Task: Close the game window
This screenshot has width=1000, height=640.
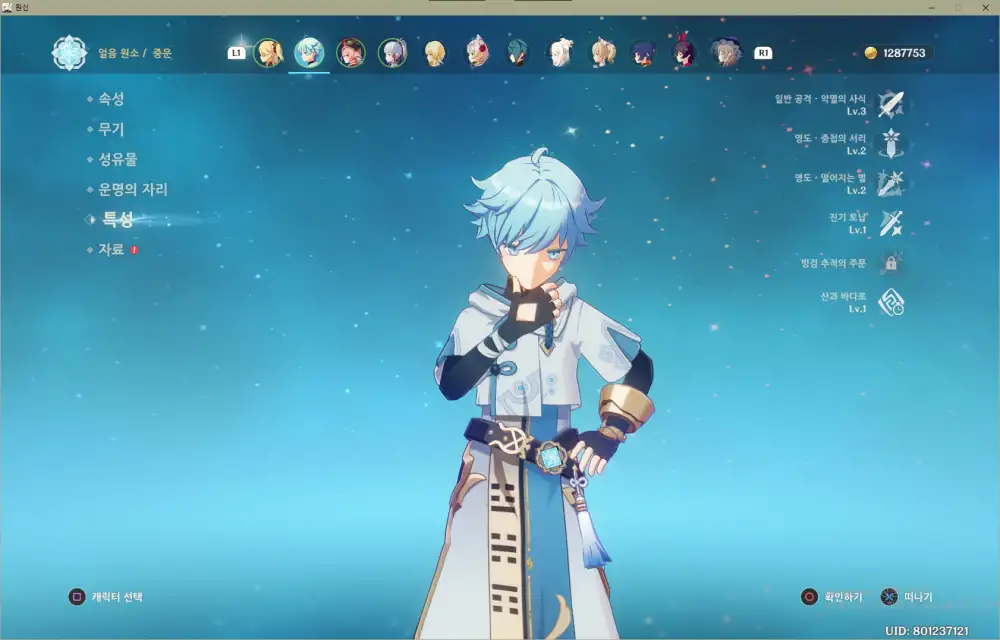Action: tap(984, 7)
